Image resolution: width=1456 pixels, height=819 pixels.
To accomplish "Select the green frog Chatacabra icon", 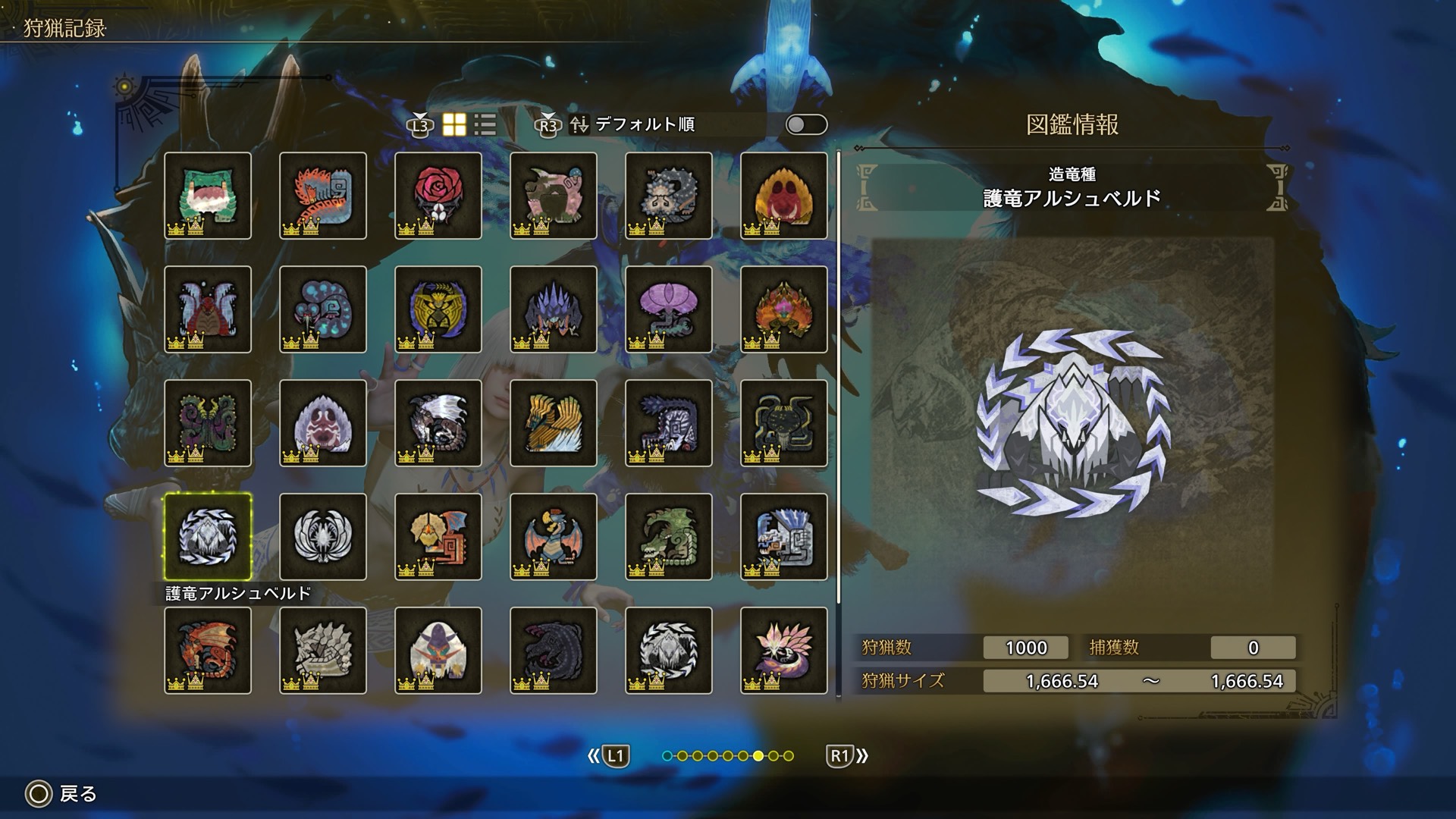I will click(208, 196).
